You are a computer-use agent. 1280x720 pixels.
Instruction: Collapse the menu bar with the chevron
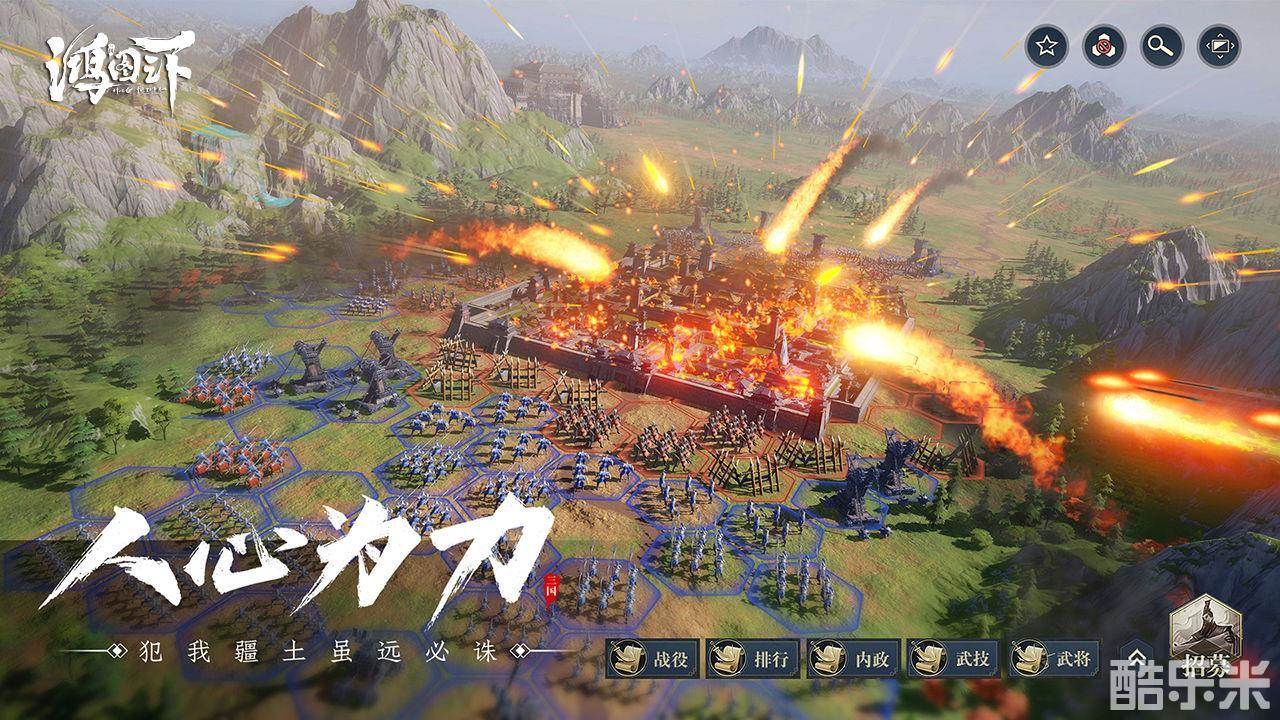(x=1138, y=659)
